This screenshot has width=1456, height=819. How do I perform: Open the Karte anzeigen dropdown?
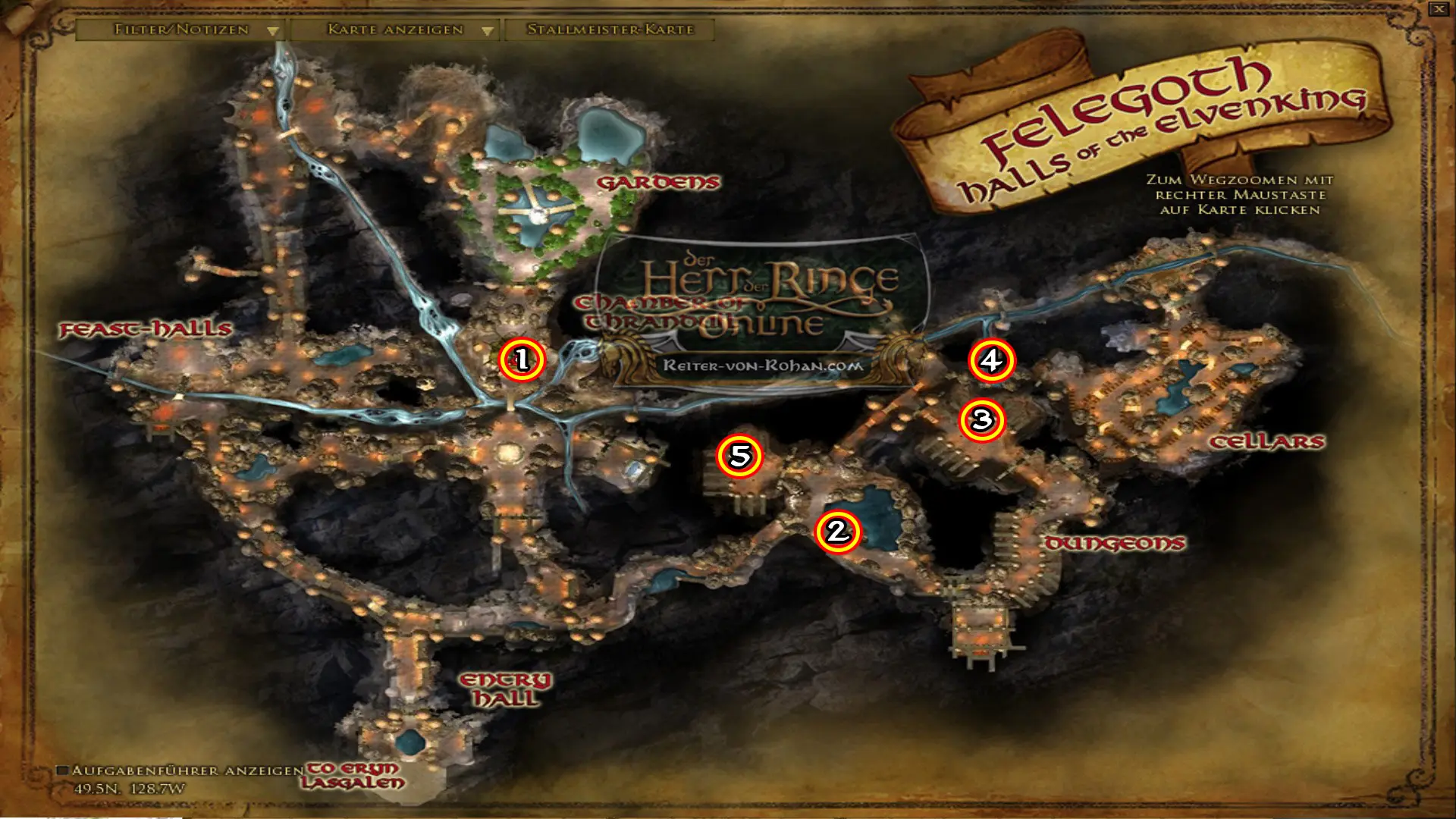395,30
